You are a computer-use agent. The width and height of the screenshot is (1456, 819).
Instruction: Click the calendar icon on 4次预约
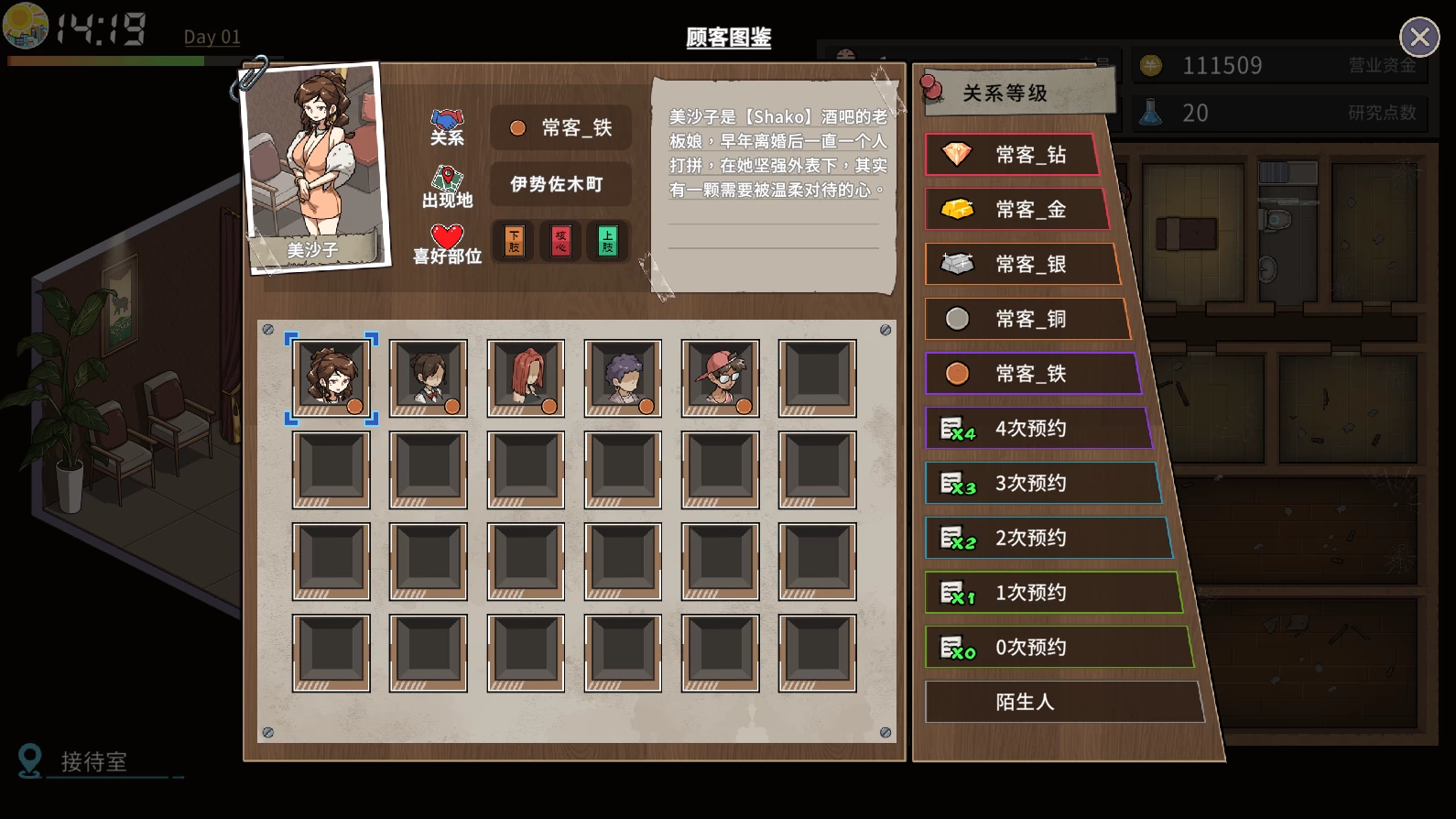pyautogui.click(x=956, y=428)
